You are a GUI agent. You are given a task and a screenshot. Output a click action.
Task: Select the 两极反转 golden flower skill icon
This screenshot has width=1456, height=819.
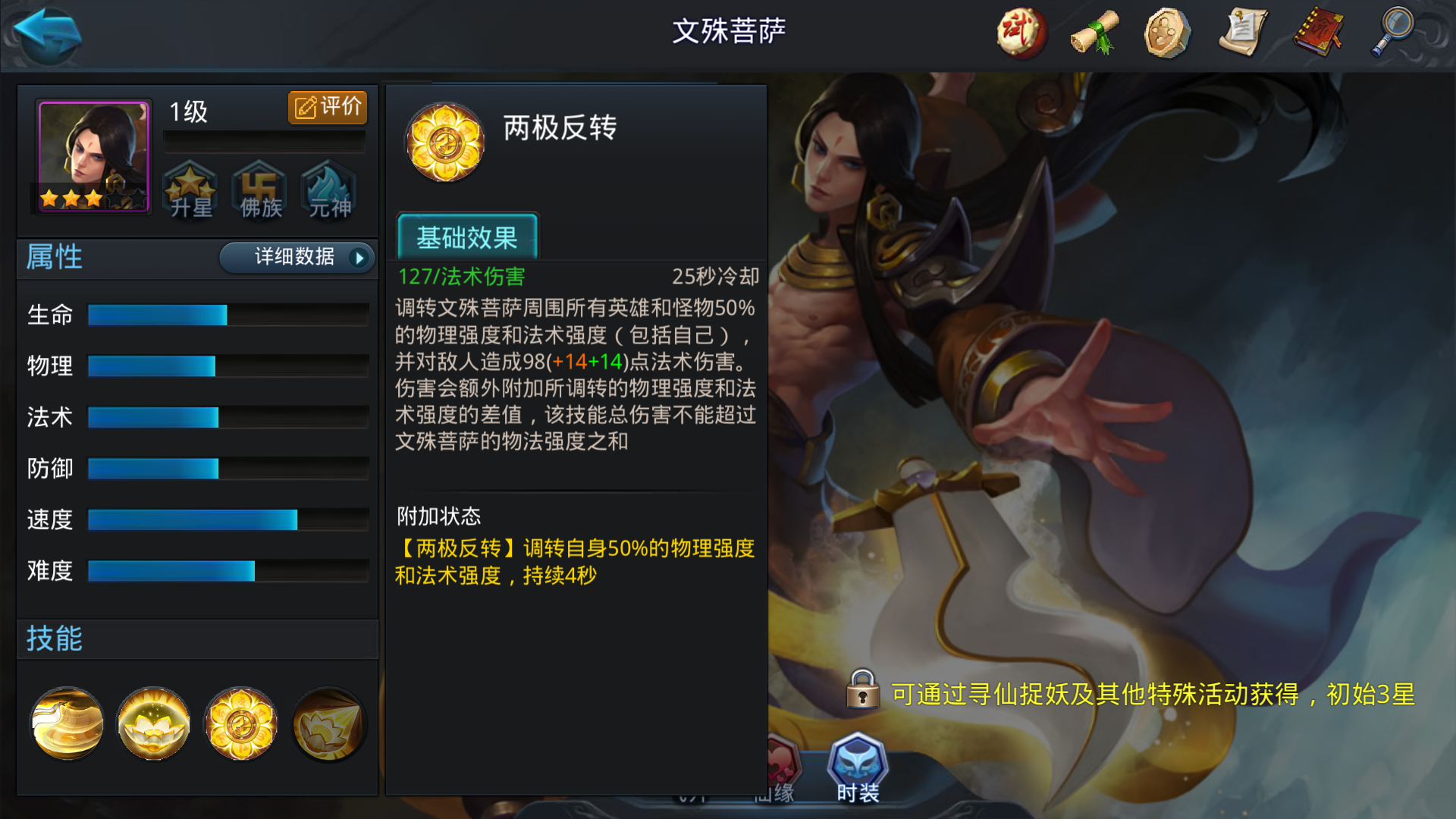point(240,723)
